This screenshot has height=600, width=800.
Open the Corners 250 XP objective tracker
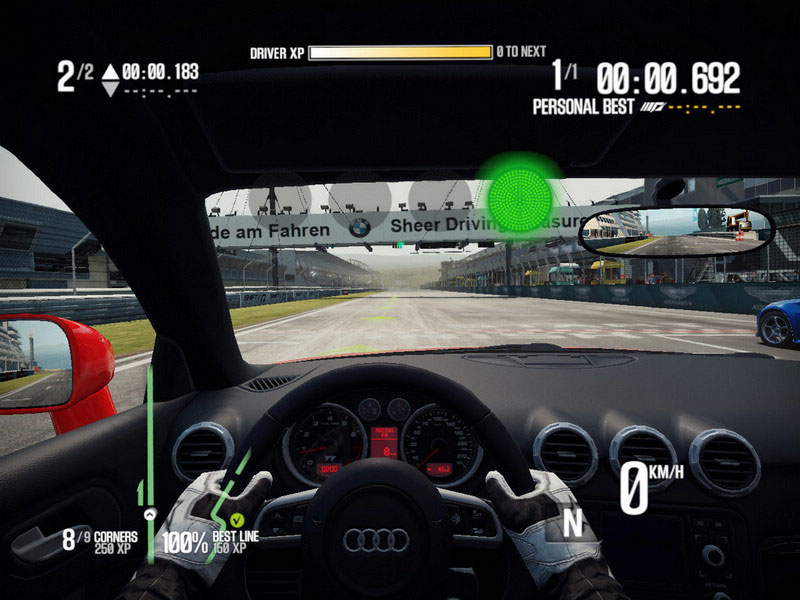(x=98, y=541)
